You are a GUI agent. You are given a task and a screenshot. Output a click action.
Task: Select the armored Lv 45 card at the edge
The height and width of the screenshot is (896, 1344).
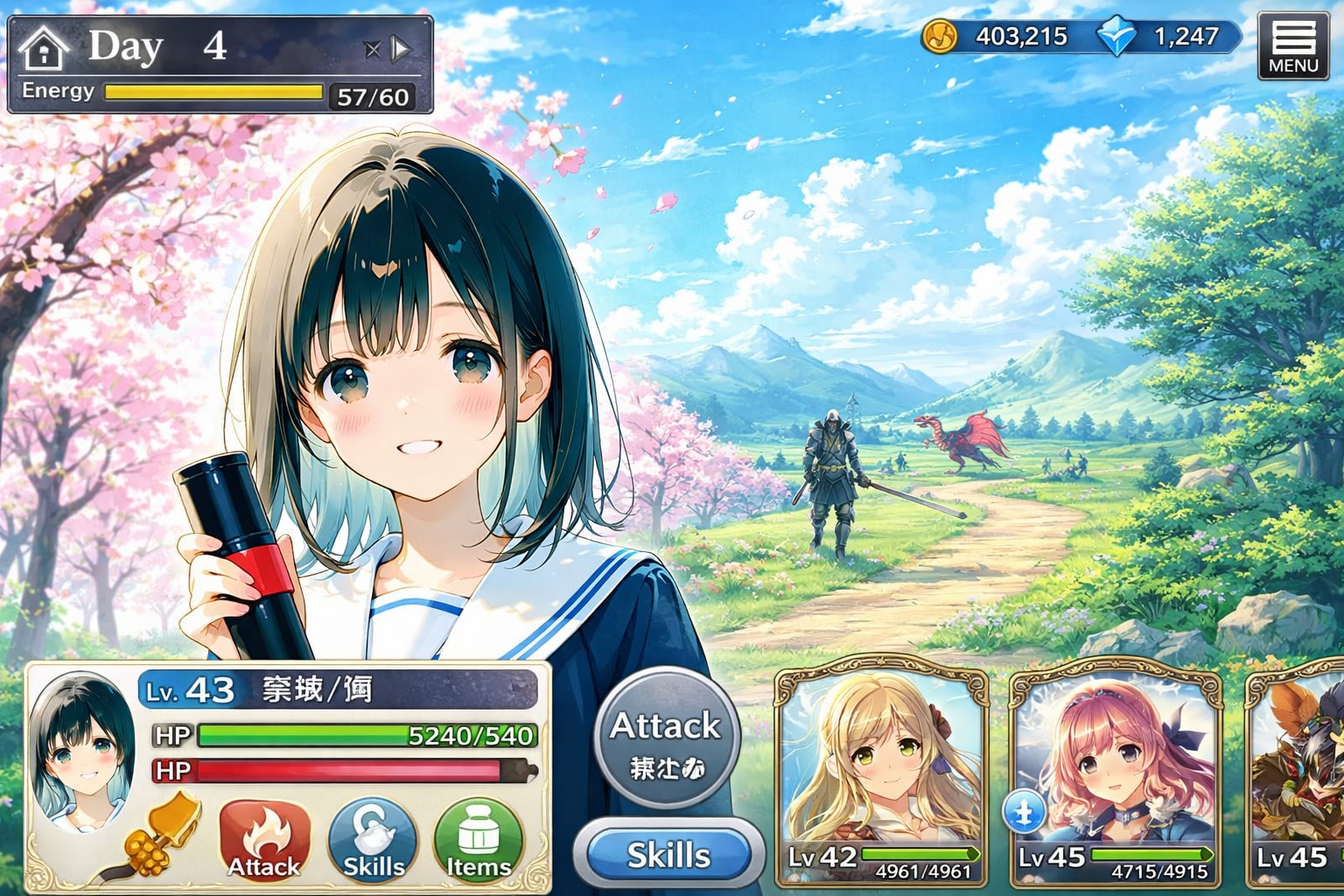pos(1297,775)
